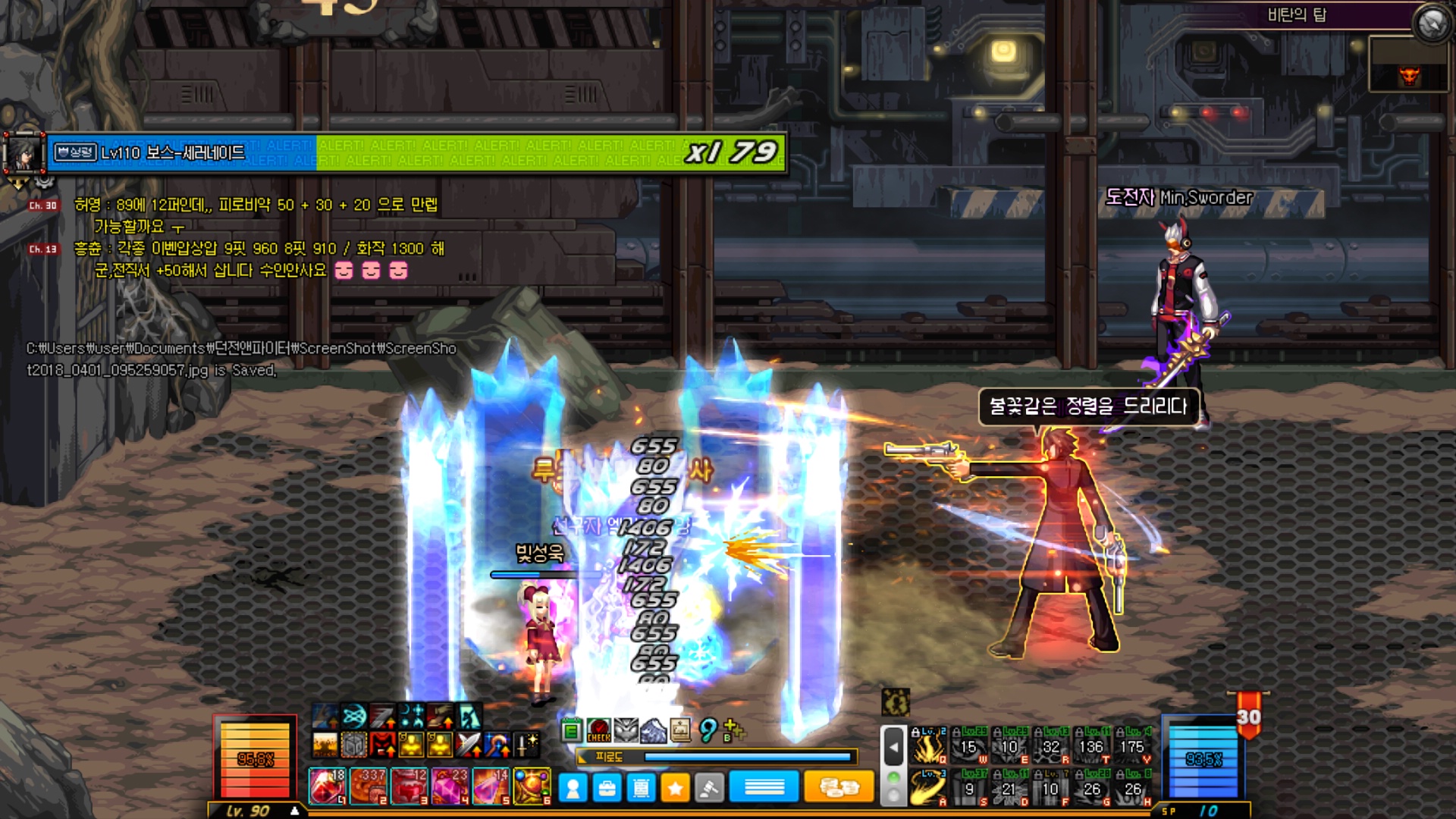Image resolution: width=1456 pixels, height=819 pixels.
Task: Open the inventory briefcase button
Action: pyautogui.click(x=607, y=789)
